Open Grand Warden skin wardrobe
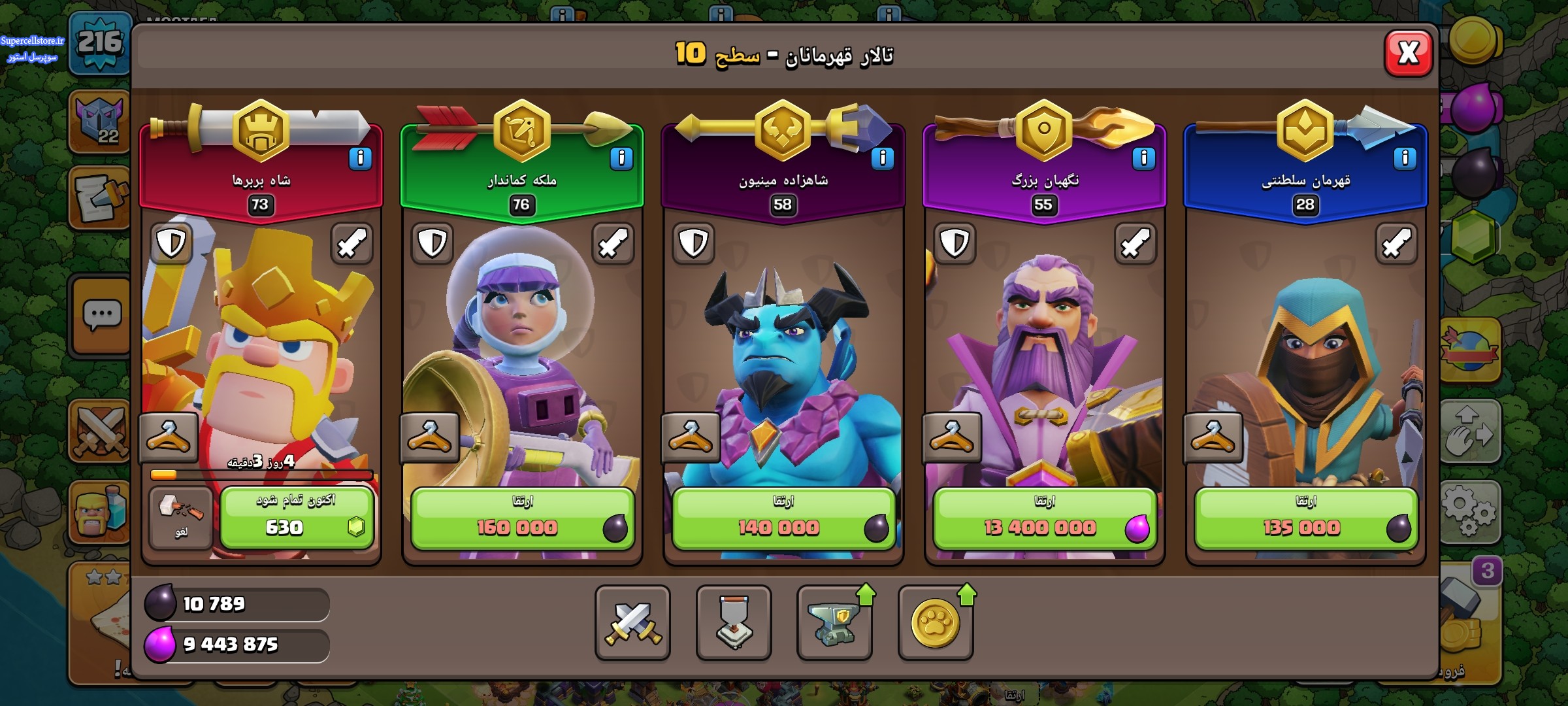 pyautogui.click(x=952, y=437)
